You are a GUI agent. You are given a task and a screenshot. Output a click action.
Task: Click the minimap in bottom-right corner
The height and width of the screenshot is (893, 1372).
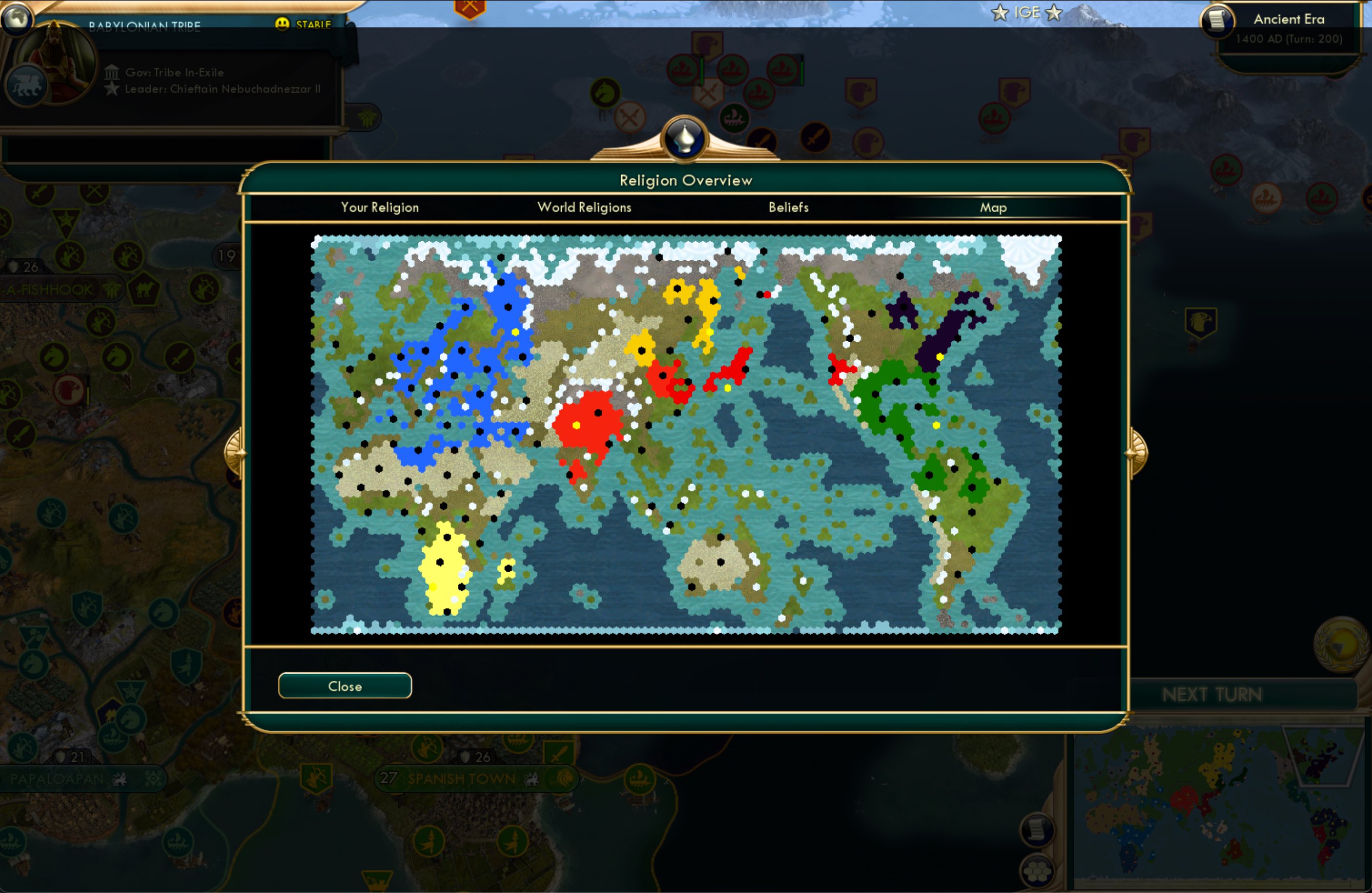point(1222,818)
